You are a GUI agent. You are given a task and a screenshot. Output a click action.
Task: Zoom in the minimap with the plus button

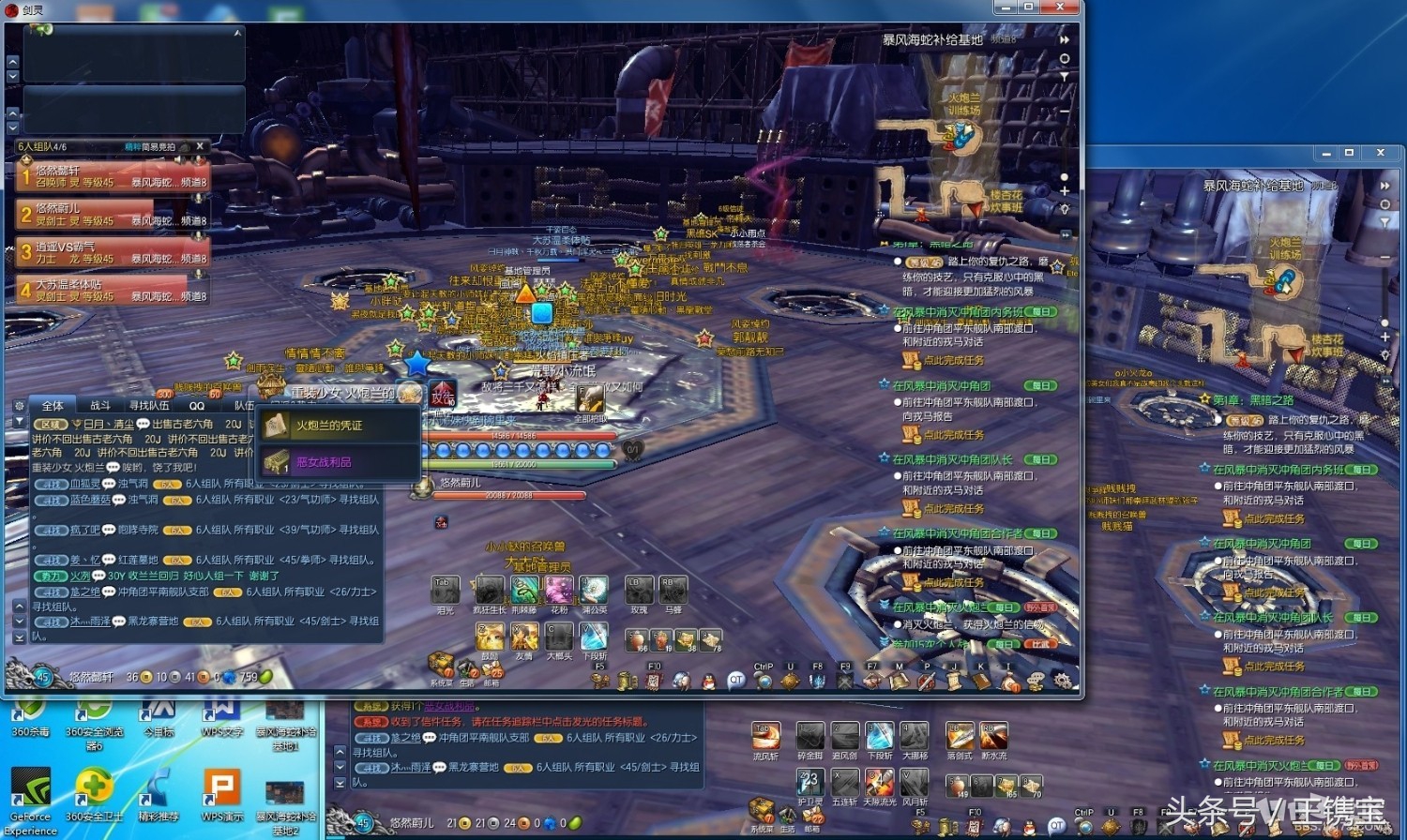pyautogui.click(x=1065, y=191)
